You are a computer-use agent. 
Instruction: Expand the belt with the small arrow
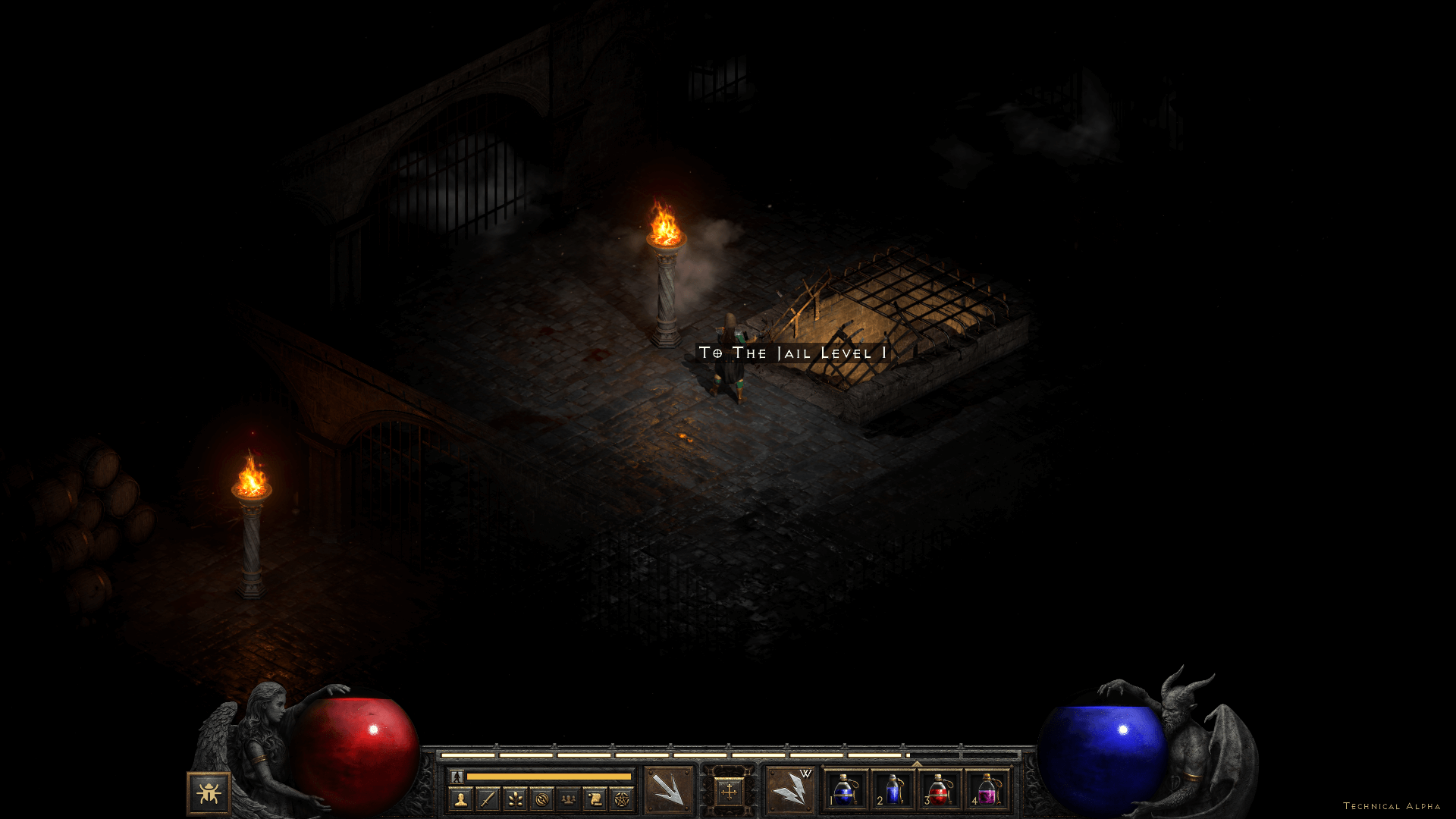coord(917,764)
